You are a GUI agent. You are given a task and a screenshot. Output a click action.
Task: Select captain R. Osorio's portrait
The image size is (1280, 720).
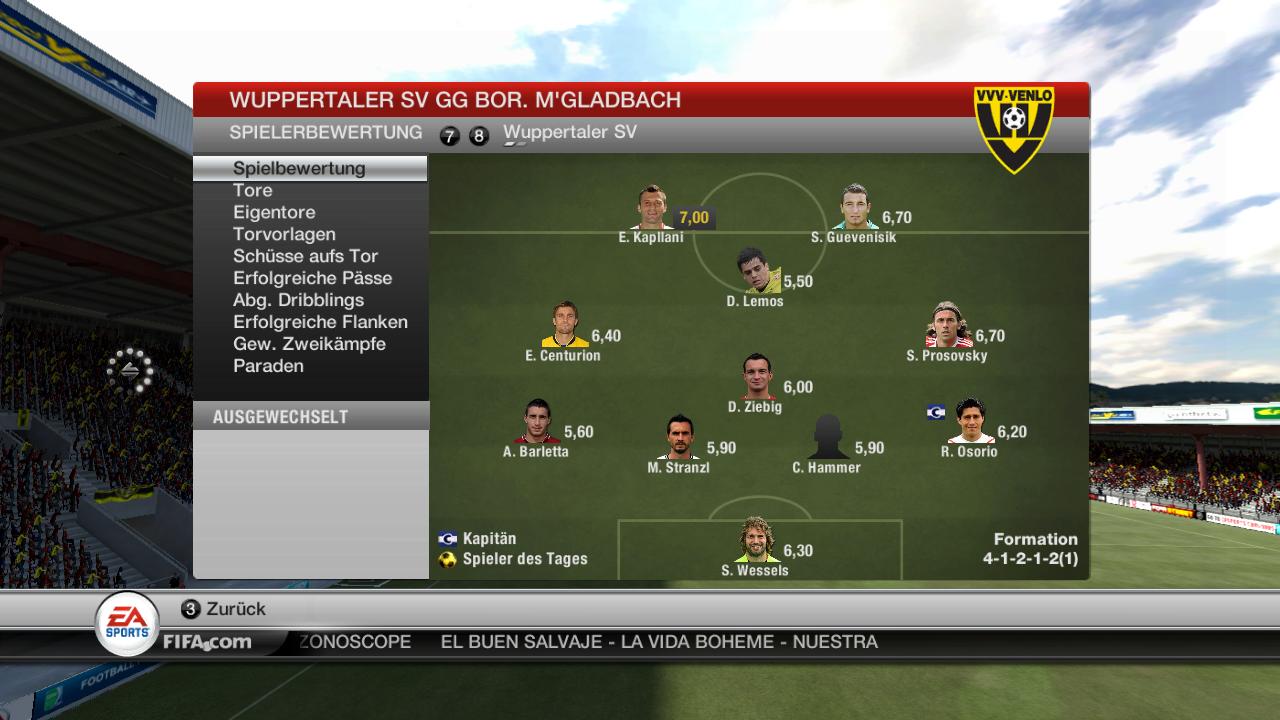tap(971, 422)
